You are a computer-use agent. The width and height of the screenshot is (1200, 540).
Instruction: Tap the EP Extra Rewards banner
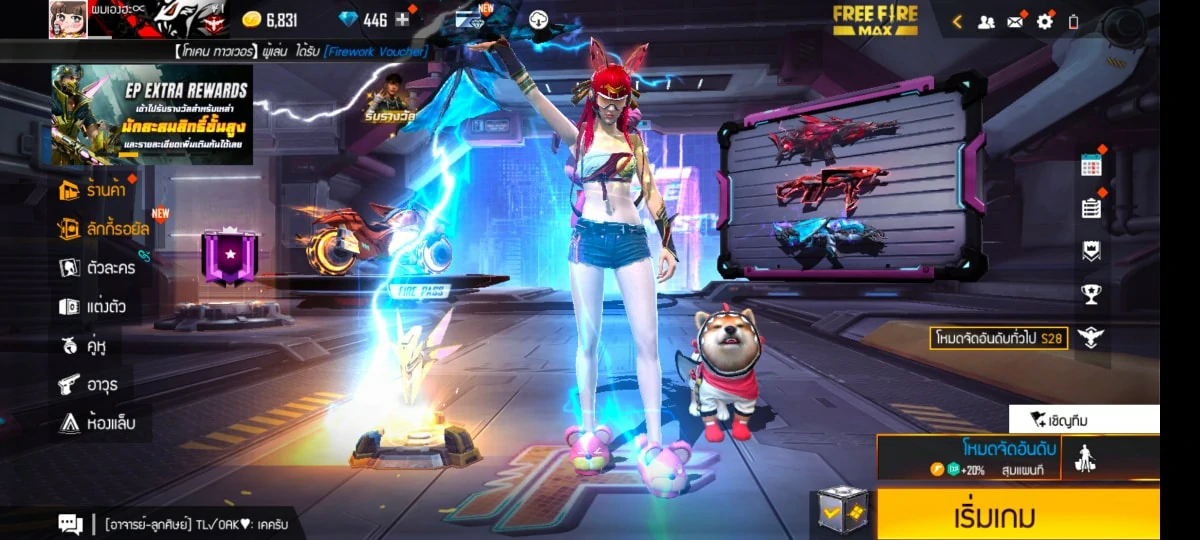[151, 114]
